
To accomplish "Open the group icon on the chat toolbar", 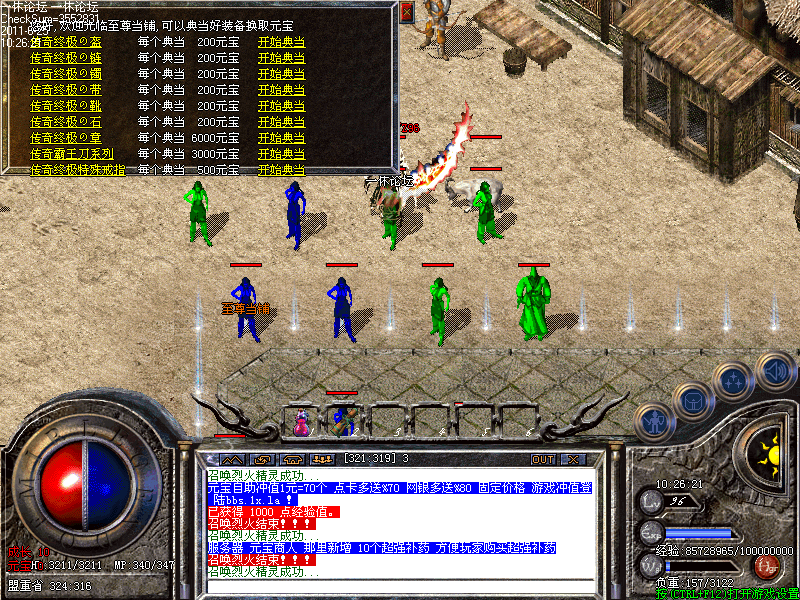I will [x=322, y=459].
